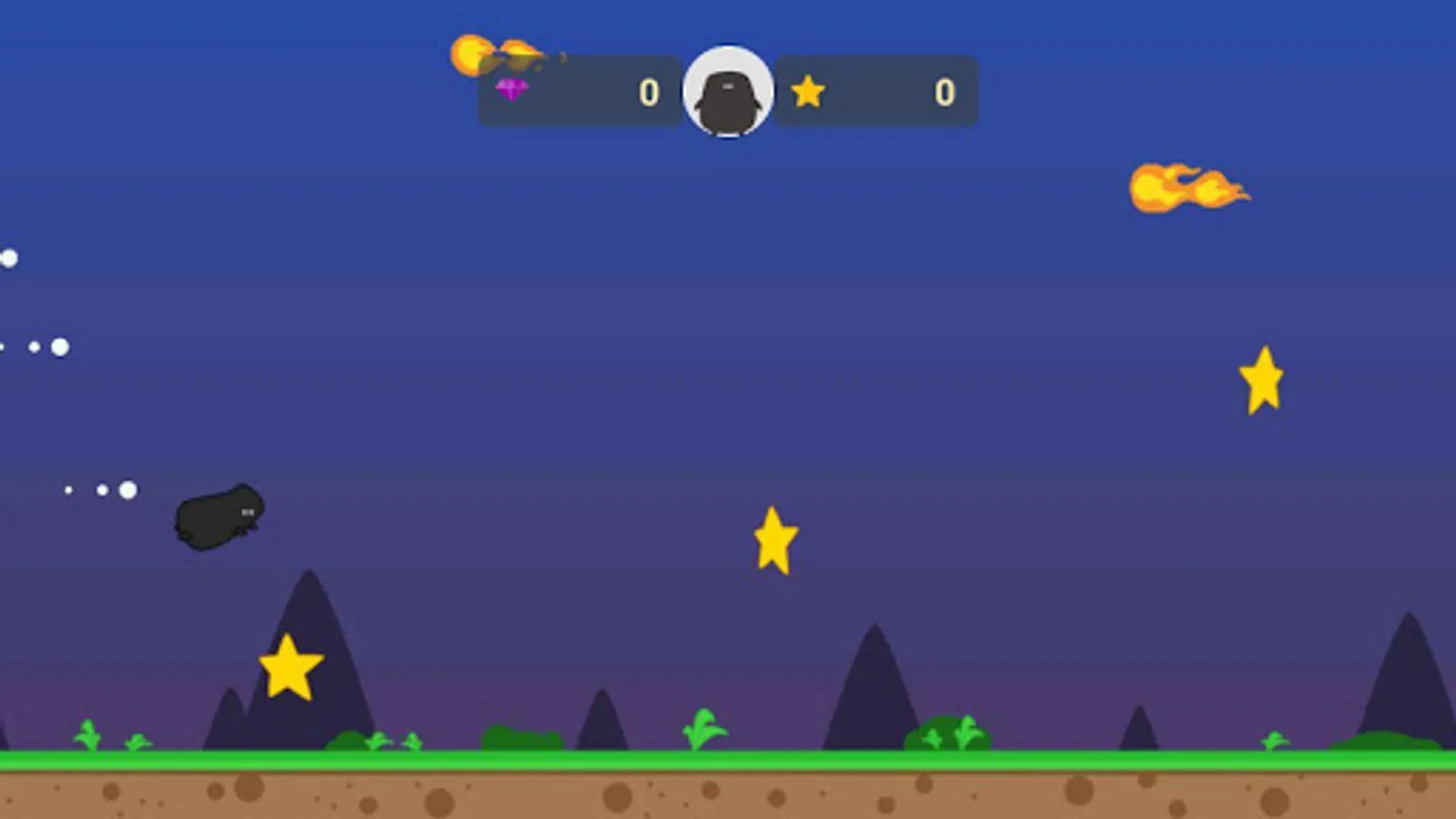The height and width of the screenshot is (819, 1456).
Task: Click the star counter showing zero
Action: (x=942, y=91)
